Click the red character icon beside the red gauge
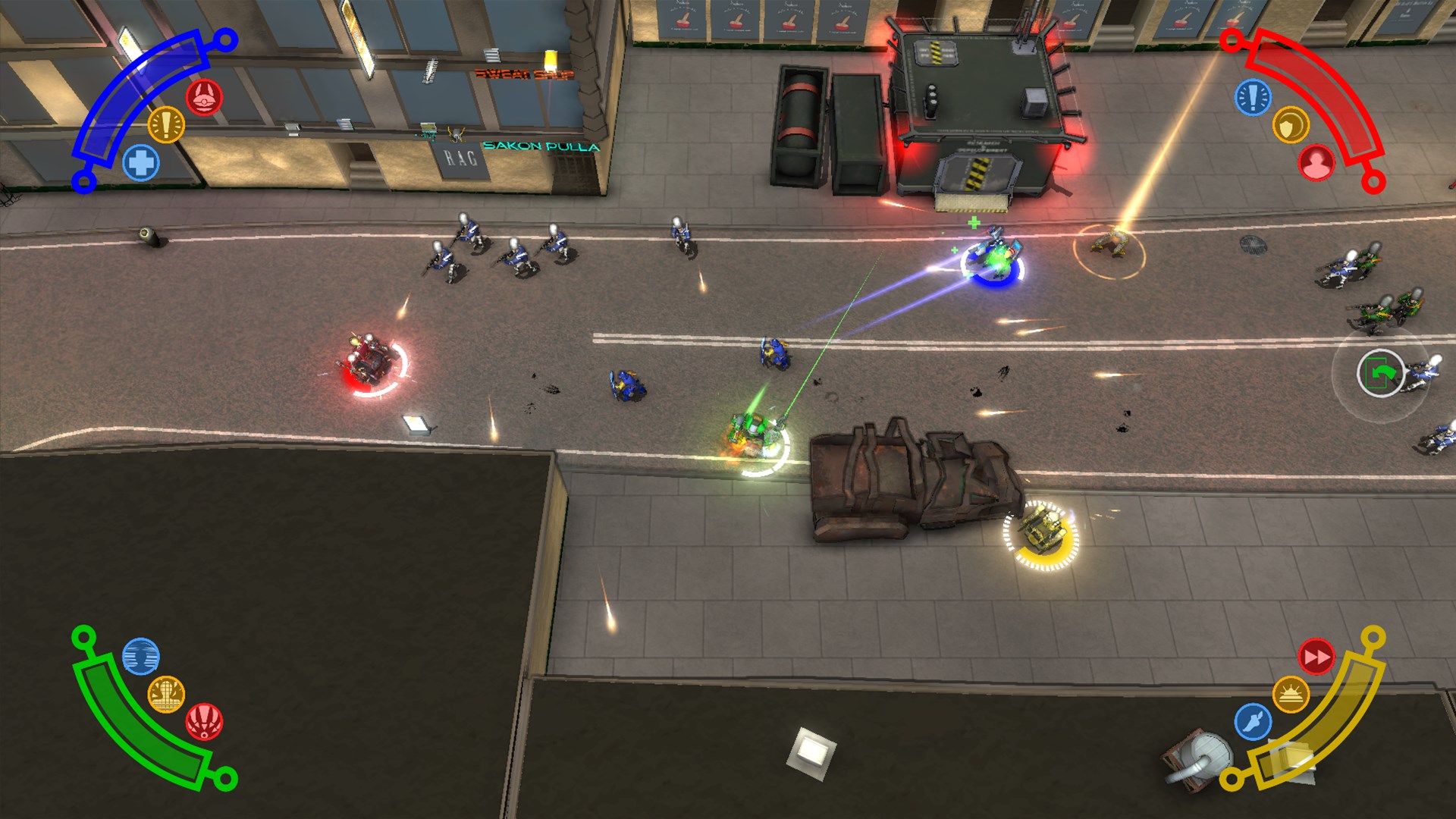 pyautogui.click(x=1318, y=161)
